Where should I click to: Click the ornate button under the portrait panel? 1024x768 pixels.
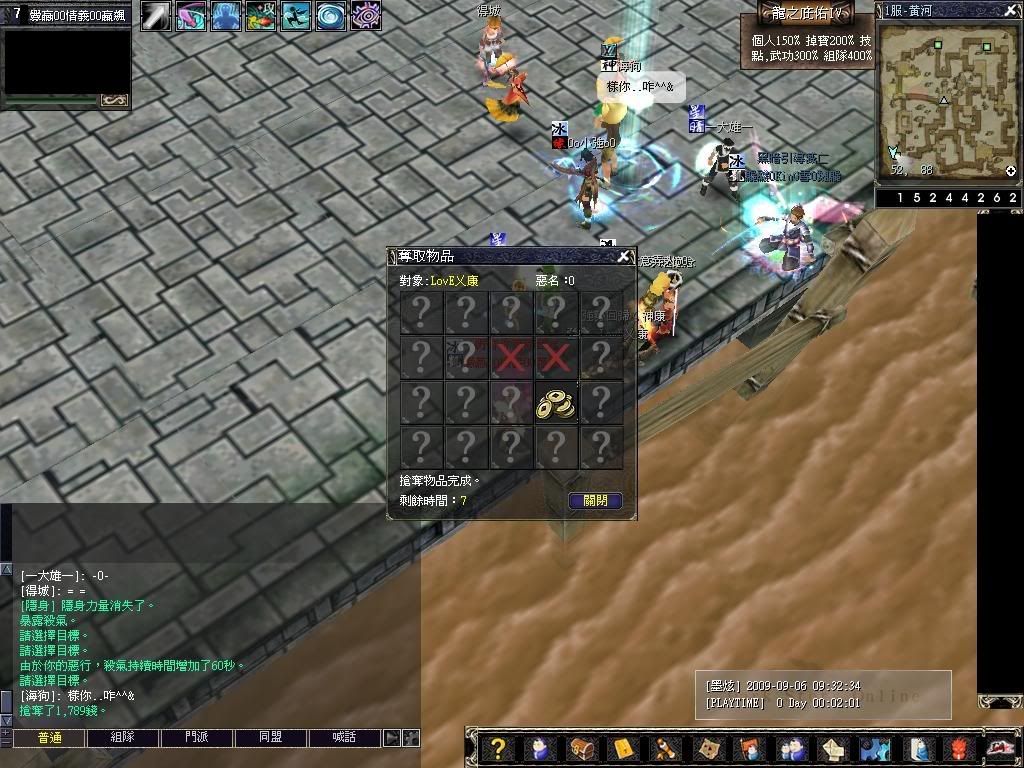[x=114, y=100]
